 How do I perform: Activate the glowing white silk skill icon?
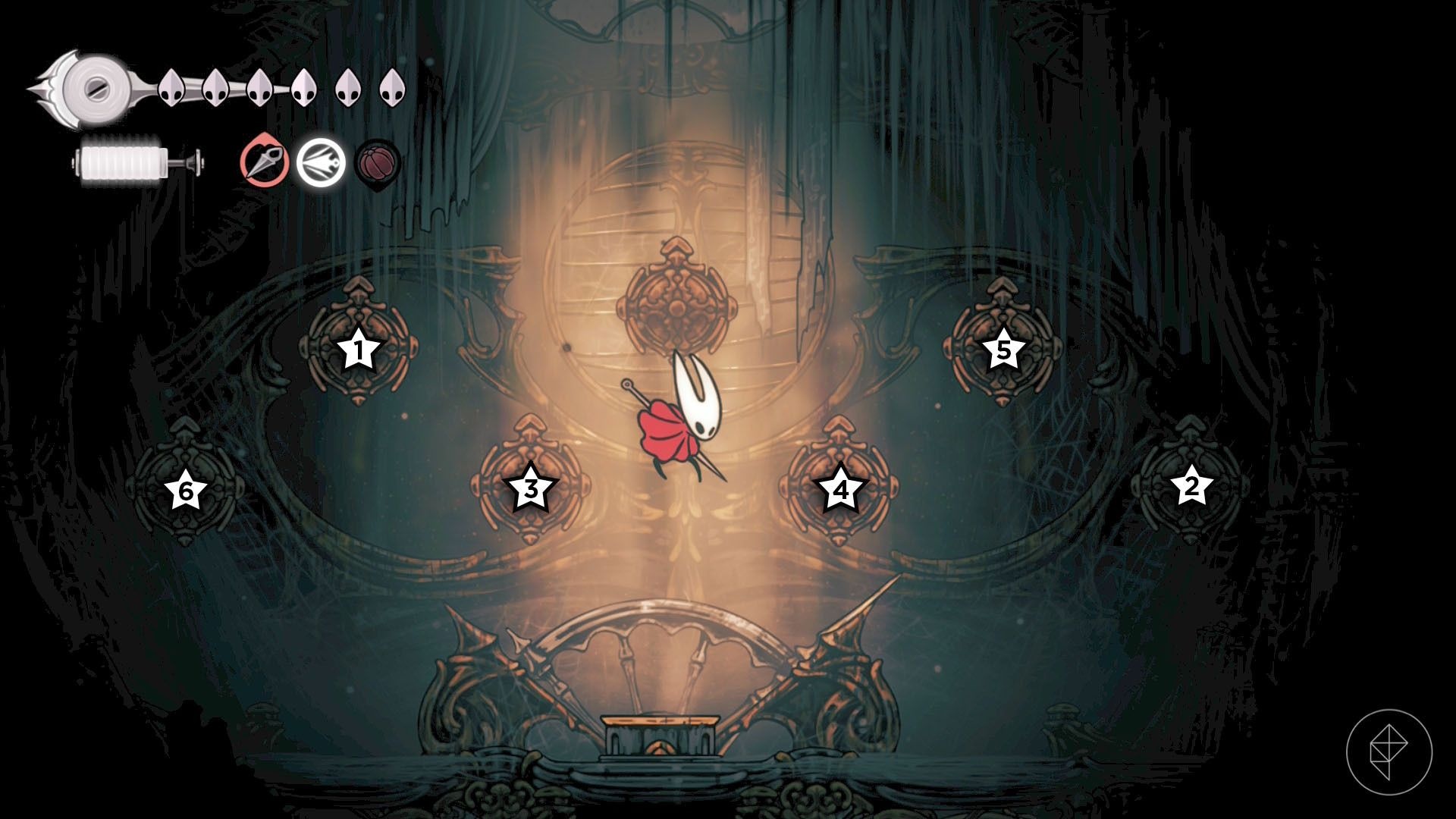tap(320, 162)
